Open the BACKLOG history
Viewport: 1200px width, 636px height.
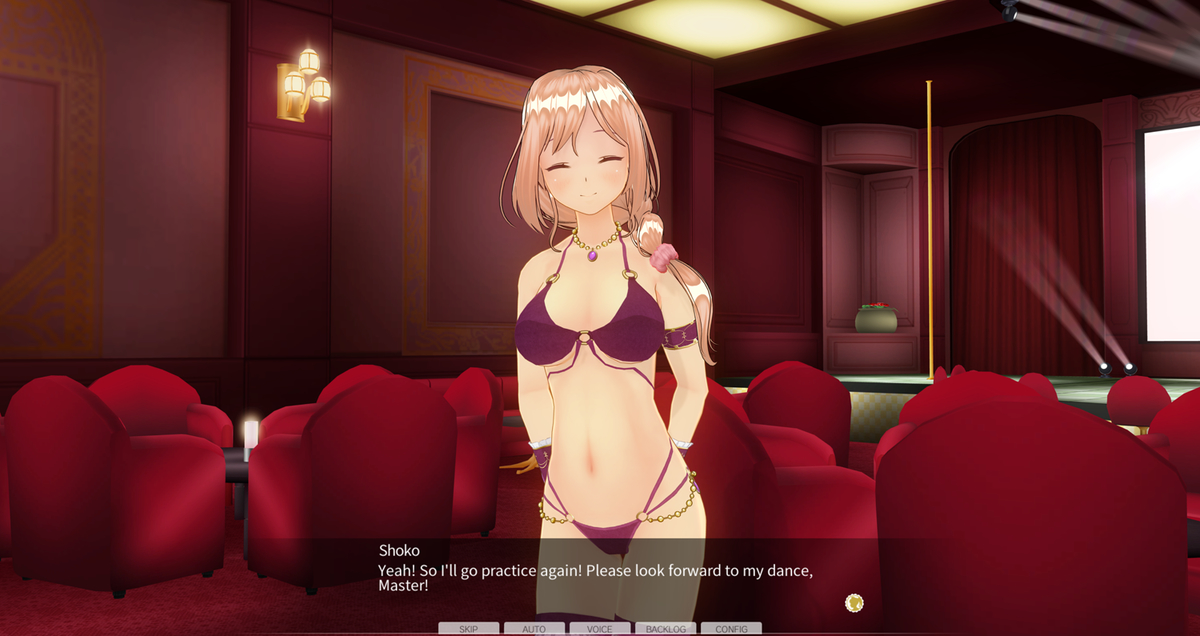(x=665, y=629)
